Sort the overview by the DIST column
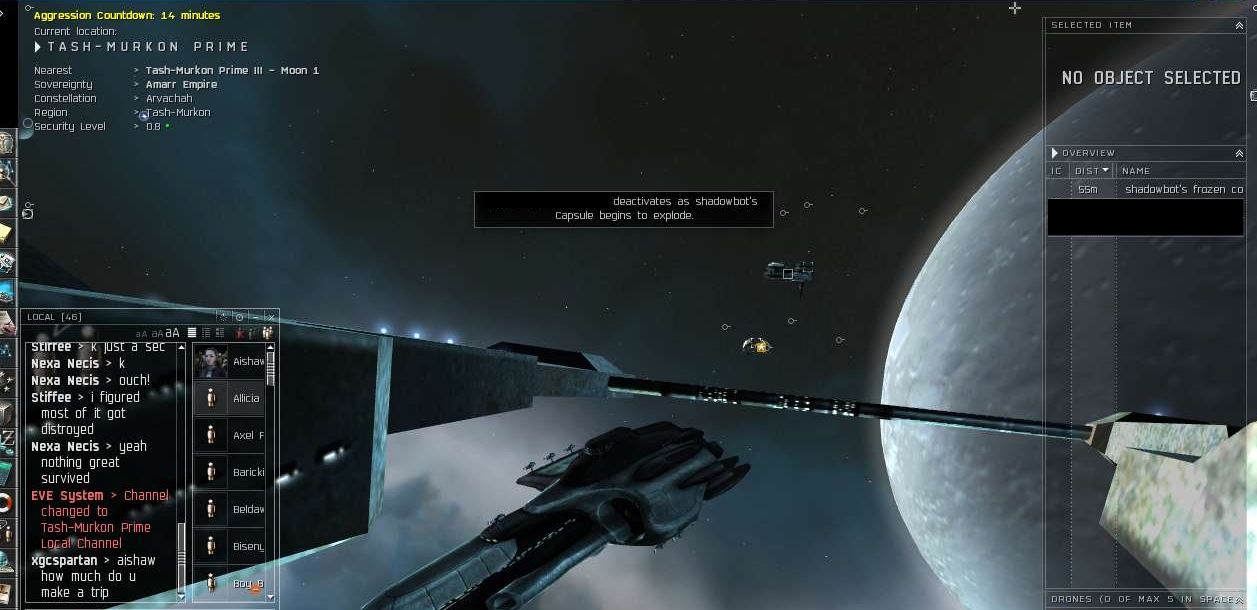1257x610 pixels. 1091,171
